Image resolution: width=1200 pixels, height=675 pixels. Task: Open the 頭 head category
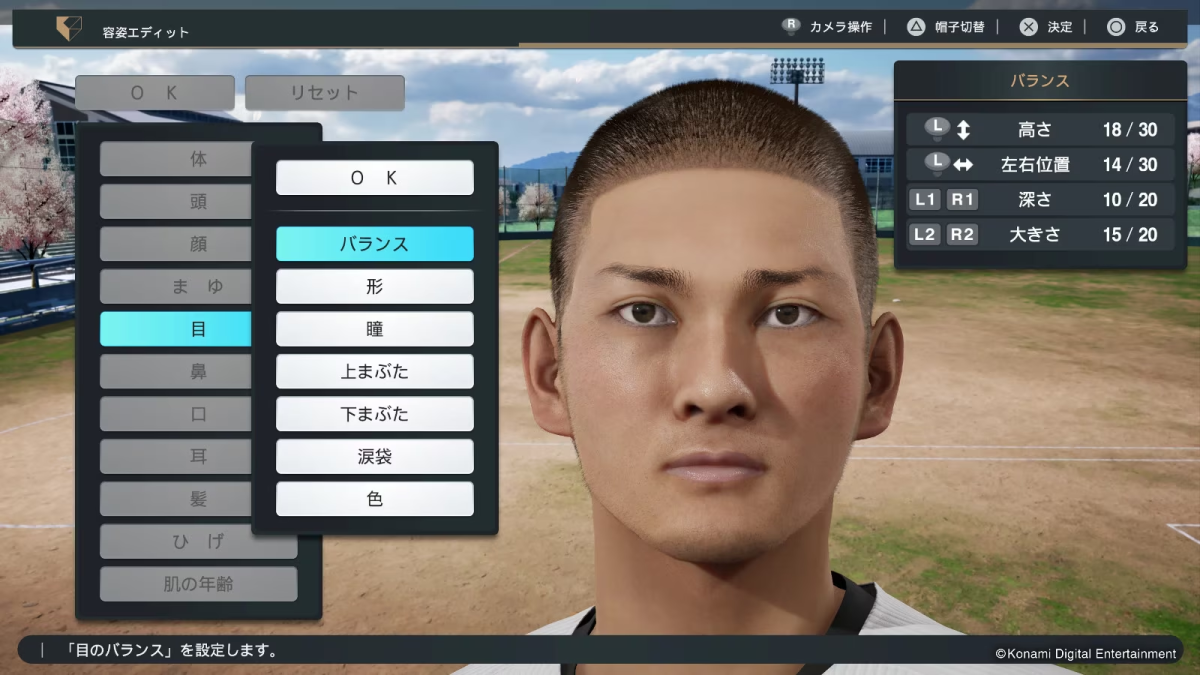(x=175, y=202)
